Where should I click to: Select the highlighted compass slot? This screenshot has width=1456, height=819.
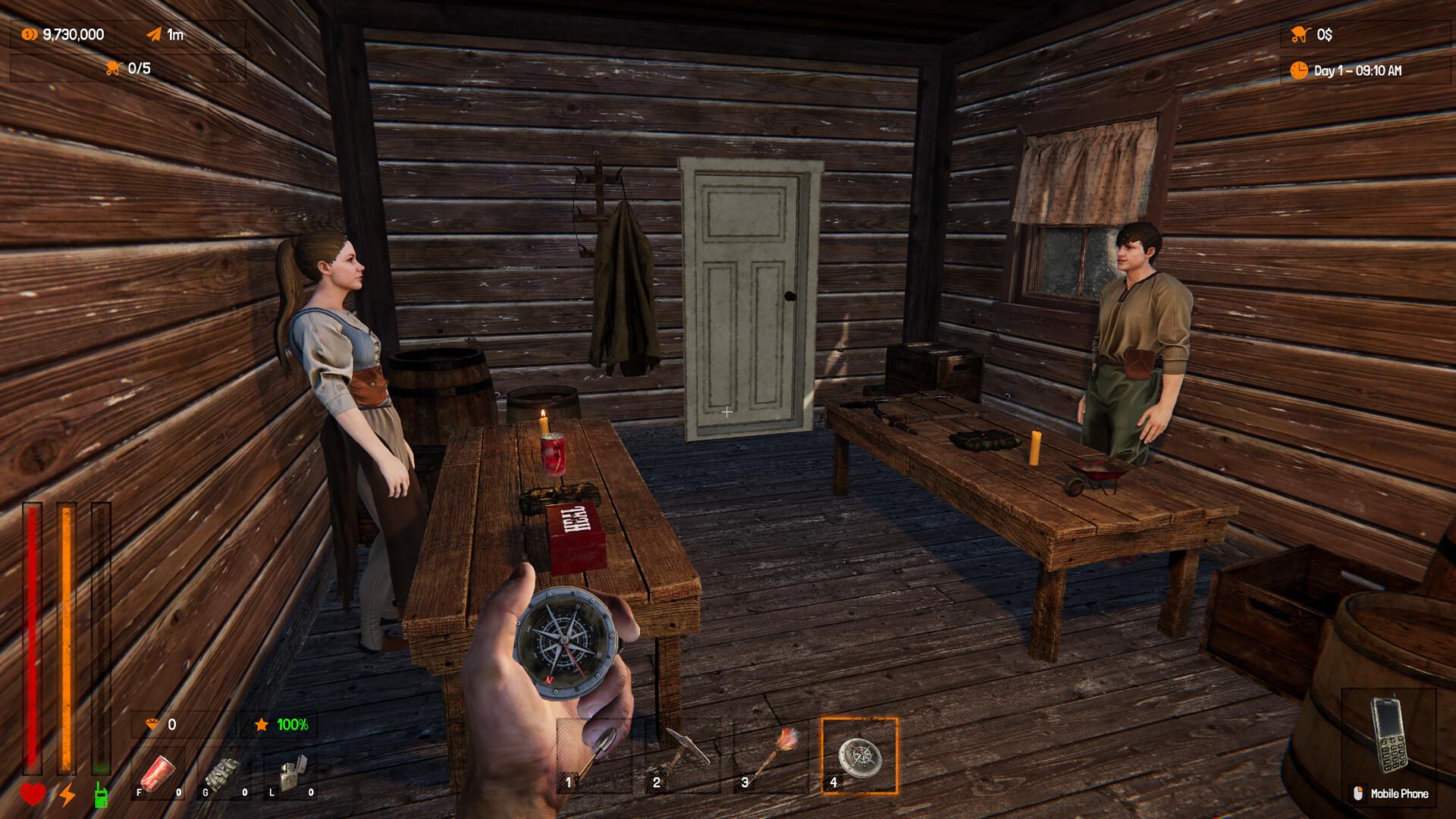click(x=859, y=755)
